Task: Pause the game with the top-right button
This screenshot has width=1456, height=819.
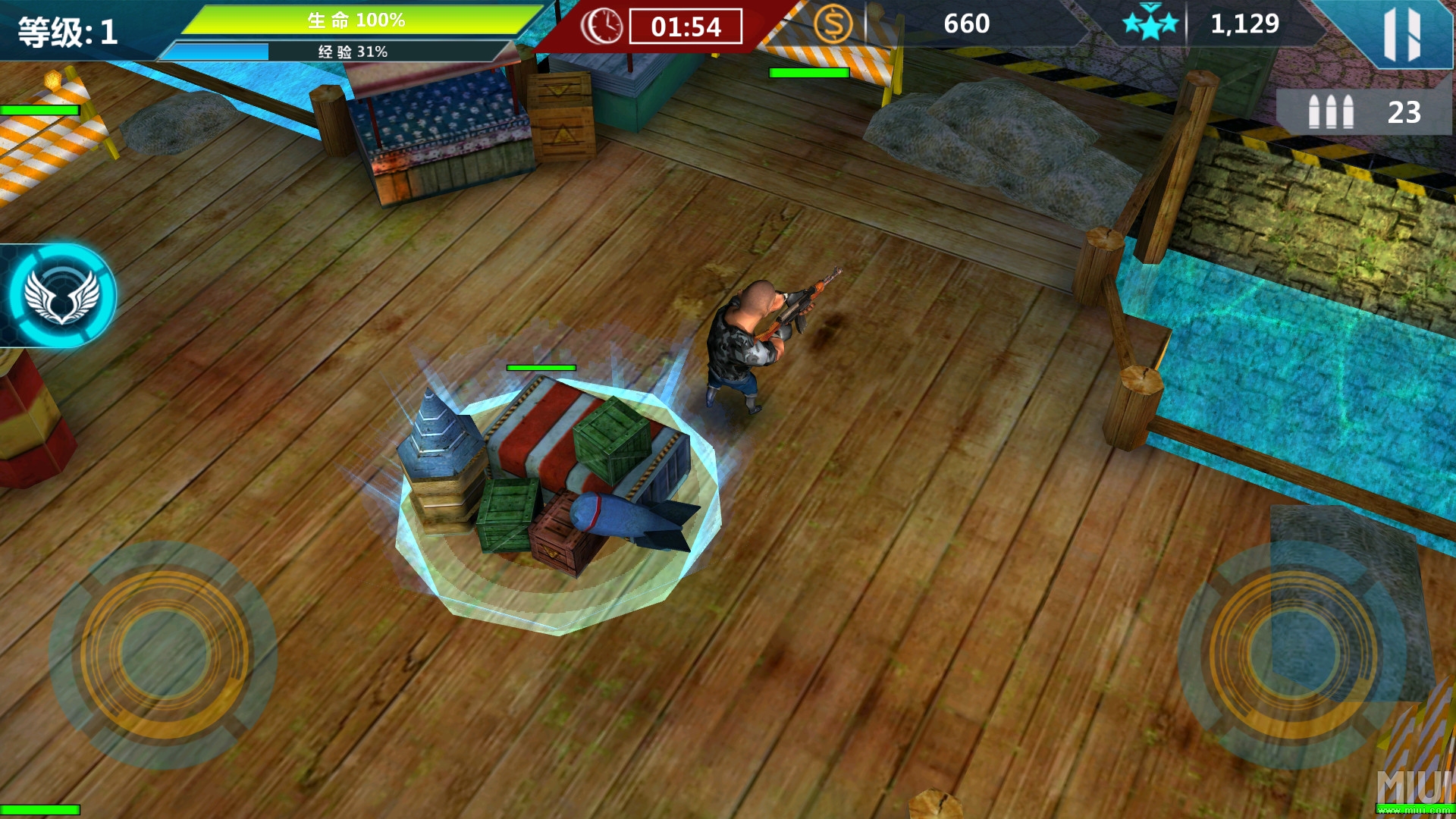Action: [x=1401, y=34]
